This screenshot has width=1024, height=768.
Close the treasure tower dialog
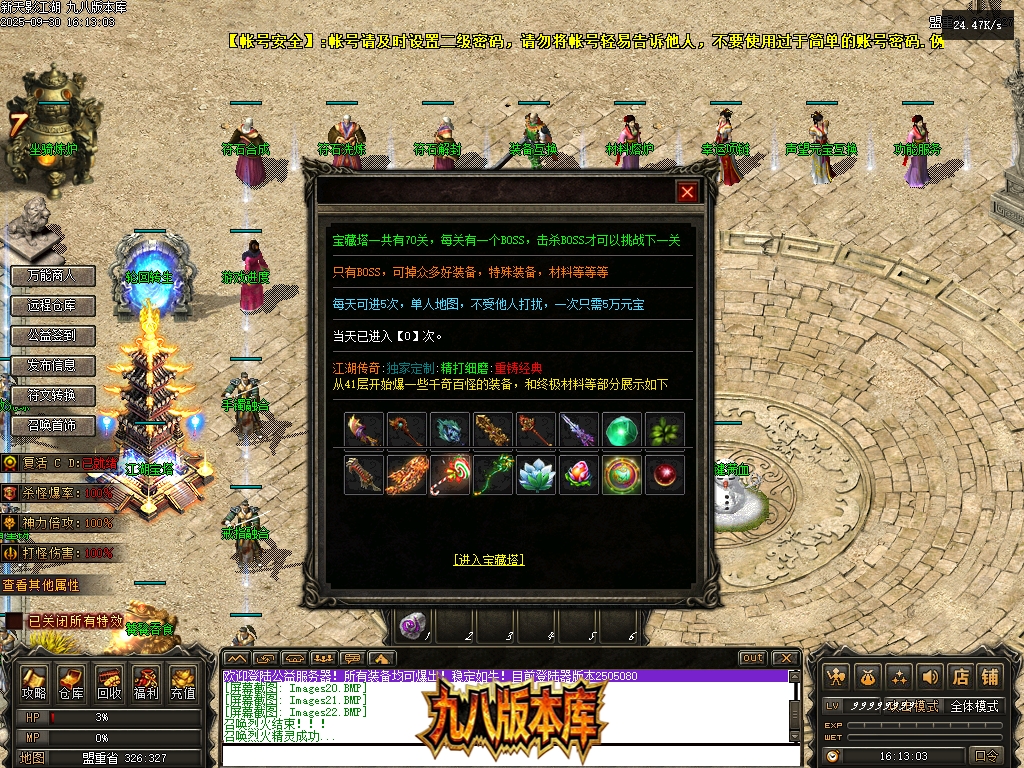tap(687, 192)
